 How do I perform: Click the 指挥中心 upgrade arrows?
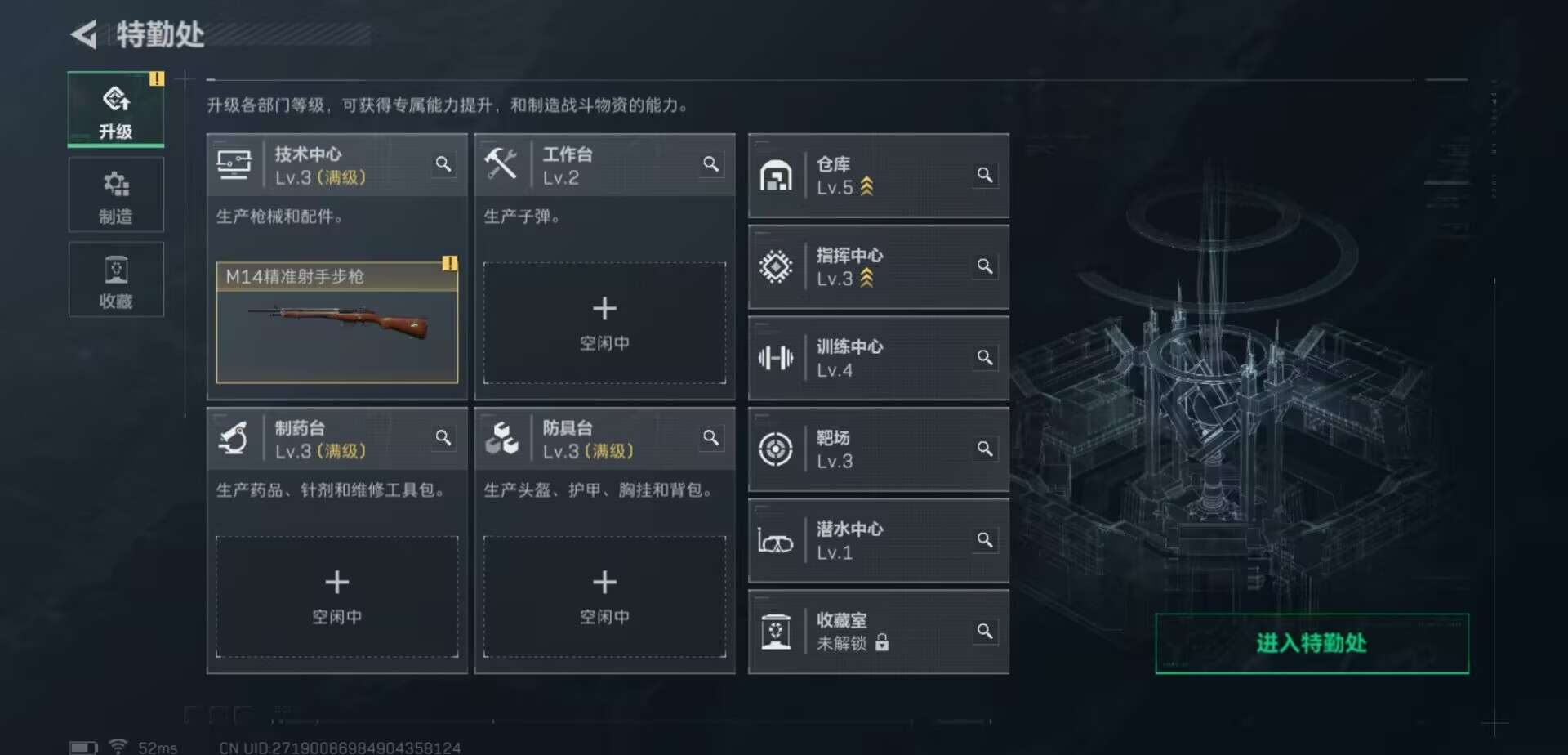coord(866,279)
